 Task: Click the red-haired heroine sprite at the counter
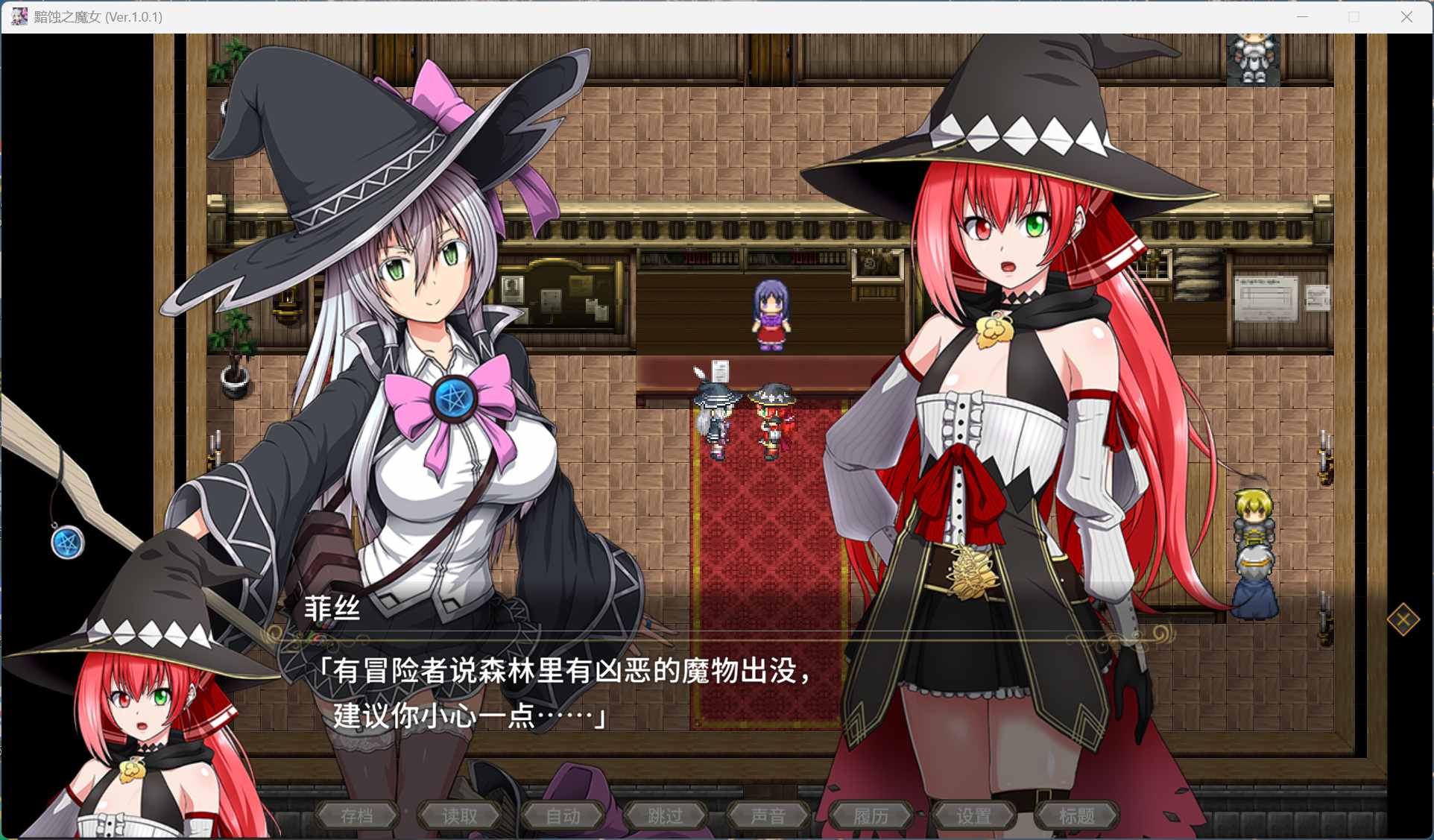pos(771,421)
